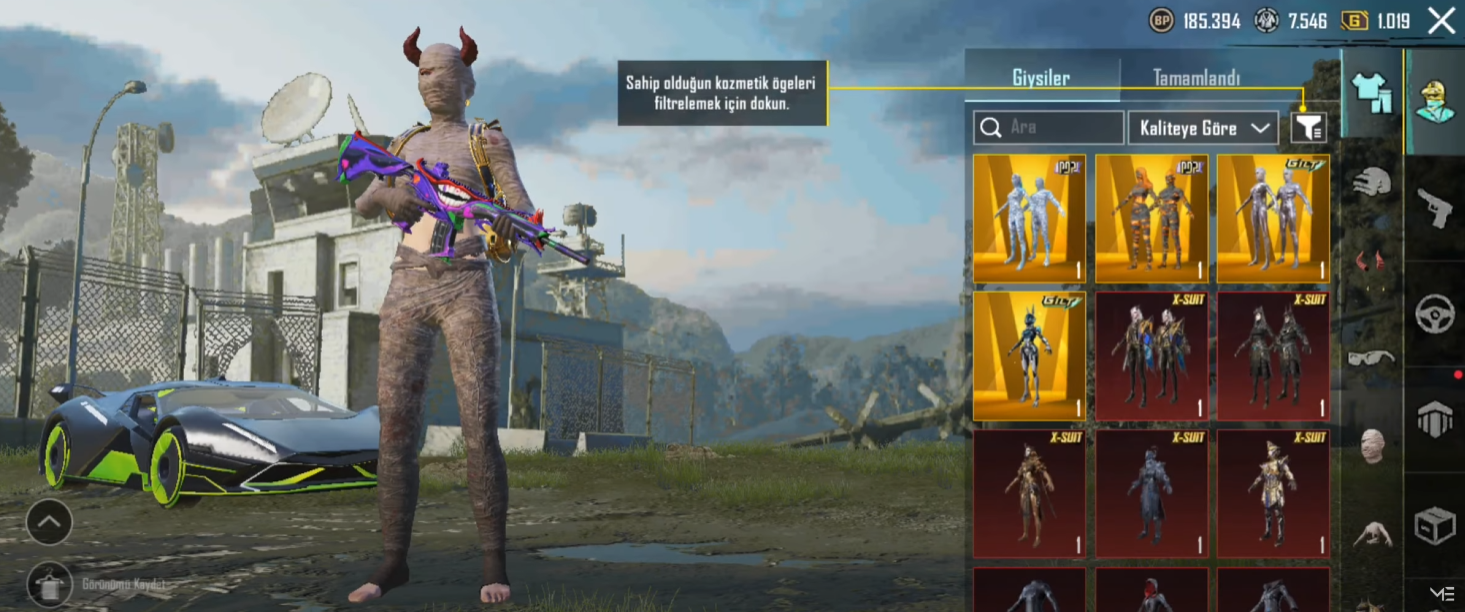Close the inventory with the X button
1465x612 pixels.
point(1441,20)
